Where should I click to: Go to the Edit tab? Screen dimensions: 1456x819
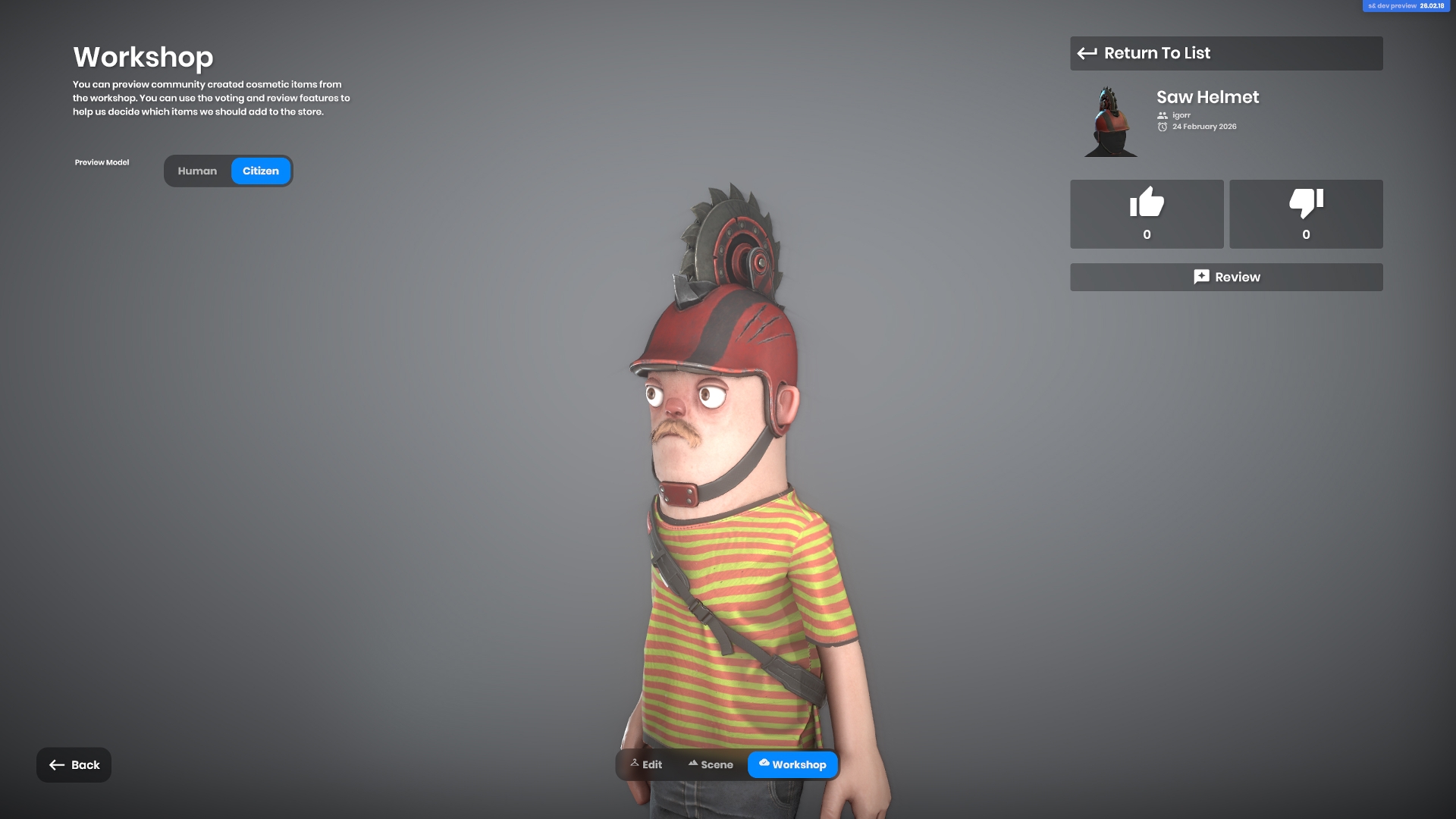coord(646,764)
